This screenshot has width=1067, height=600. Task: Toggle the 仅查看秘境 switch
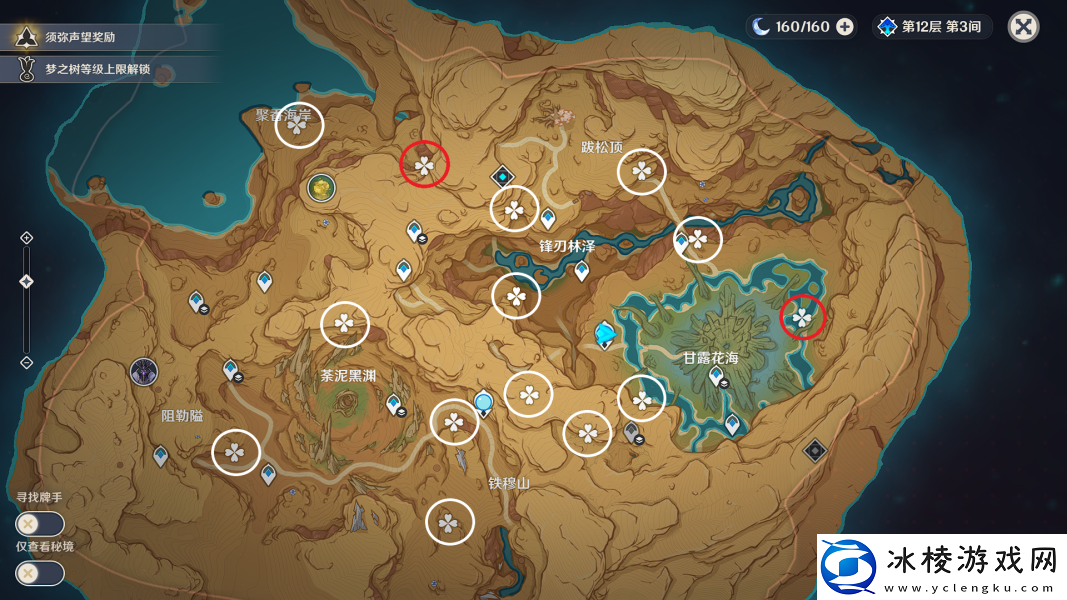[40, 573]
